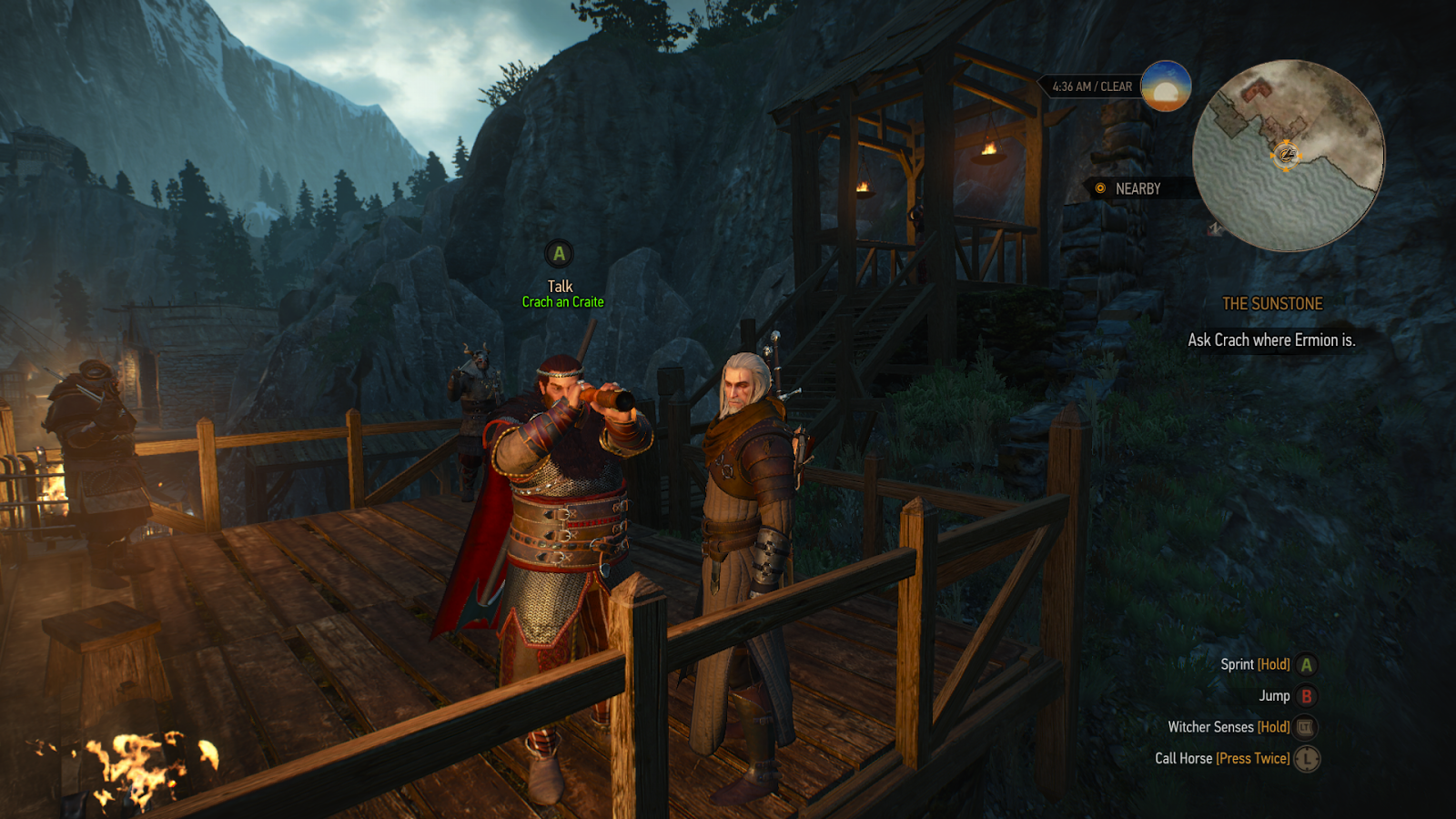Click the sunrise weather icon
This screenshot has height=819, width=1456.
pyautogui.click(x=1166, y=86)
